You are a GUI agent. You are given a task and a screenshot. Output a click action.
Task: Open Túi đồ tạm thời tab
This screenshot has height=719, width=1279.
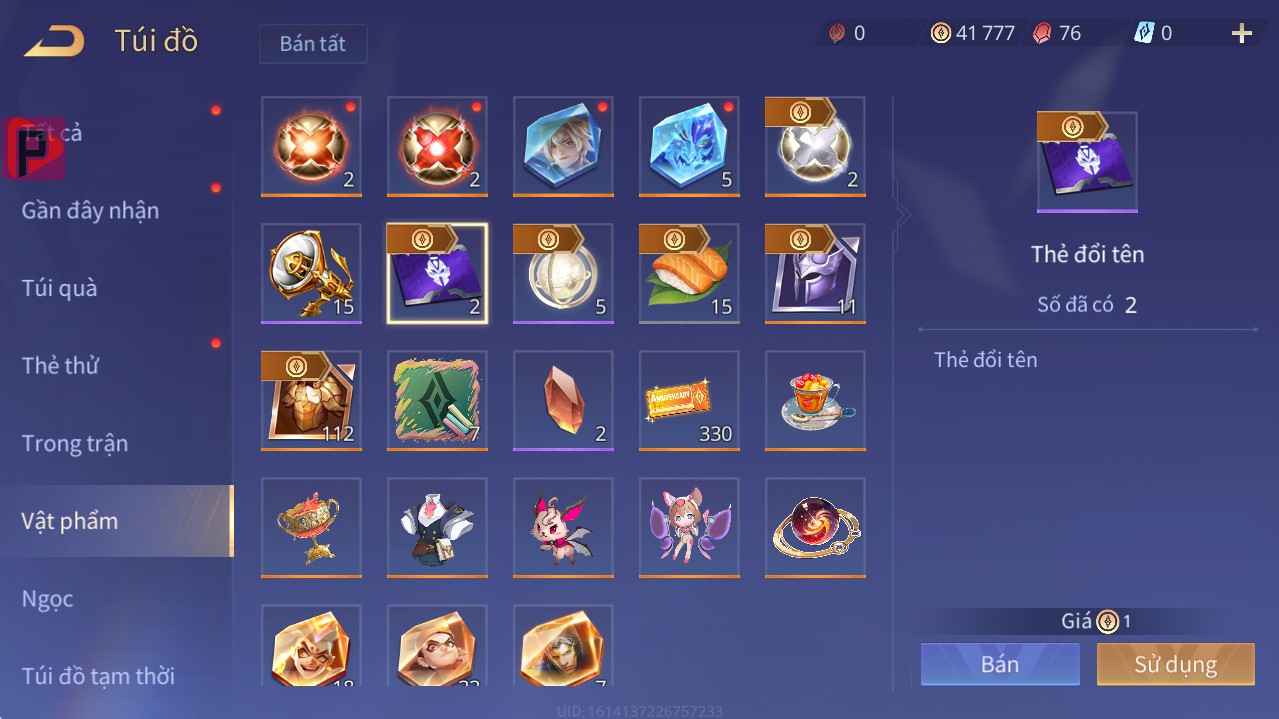(x=98, y=676)
